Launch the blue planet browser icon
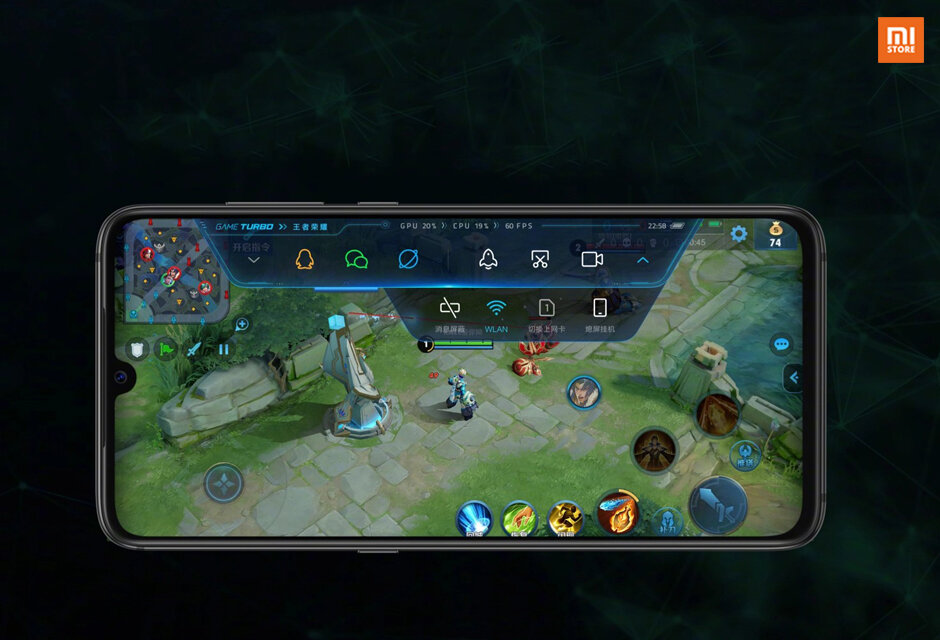 coord(408,259)
